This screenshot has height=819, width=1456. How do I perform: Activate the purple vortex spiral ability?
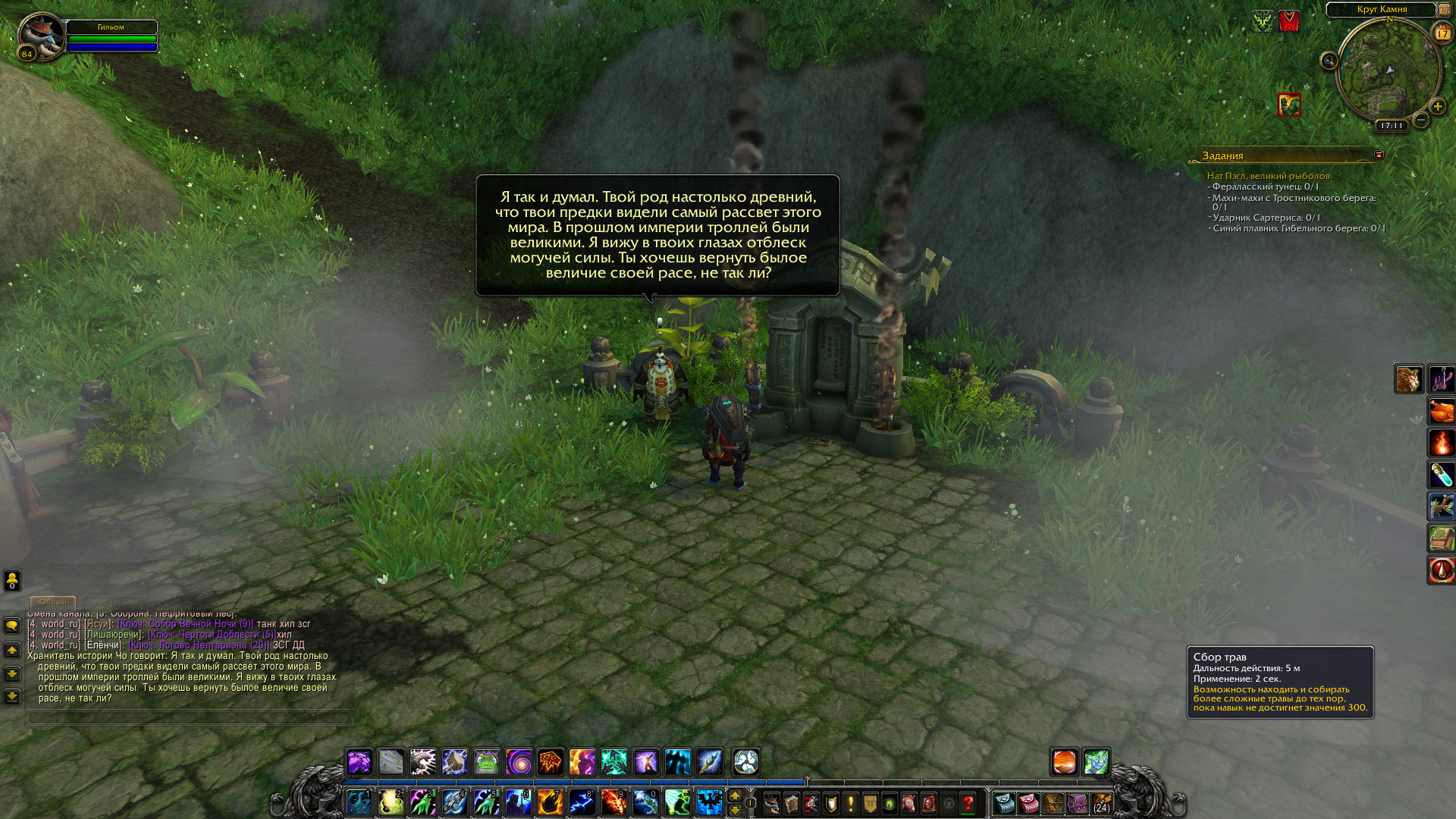coord(519,761)
